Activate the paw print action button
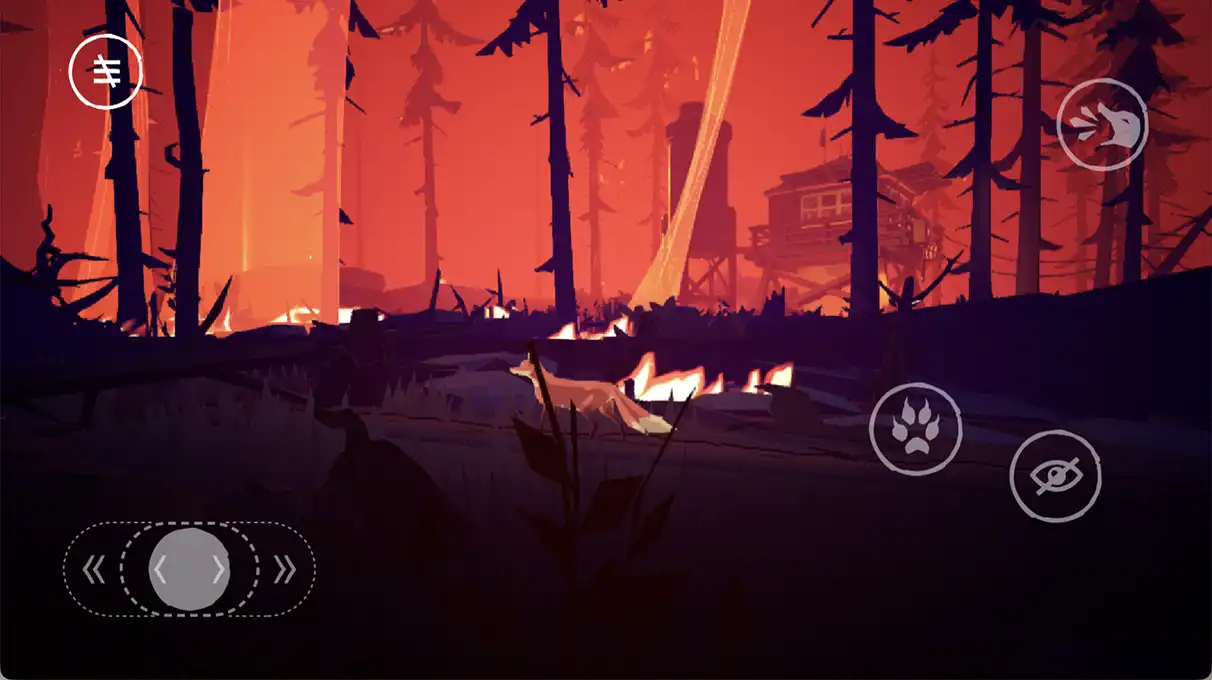Image resolution: width=1212 pixels, height=680 pixels. coord(915,429)
